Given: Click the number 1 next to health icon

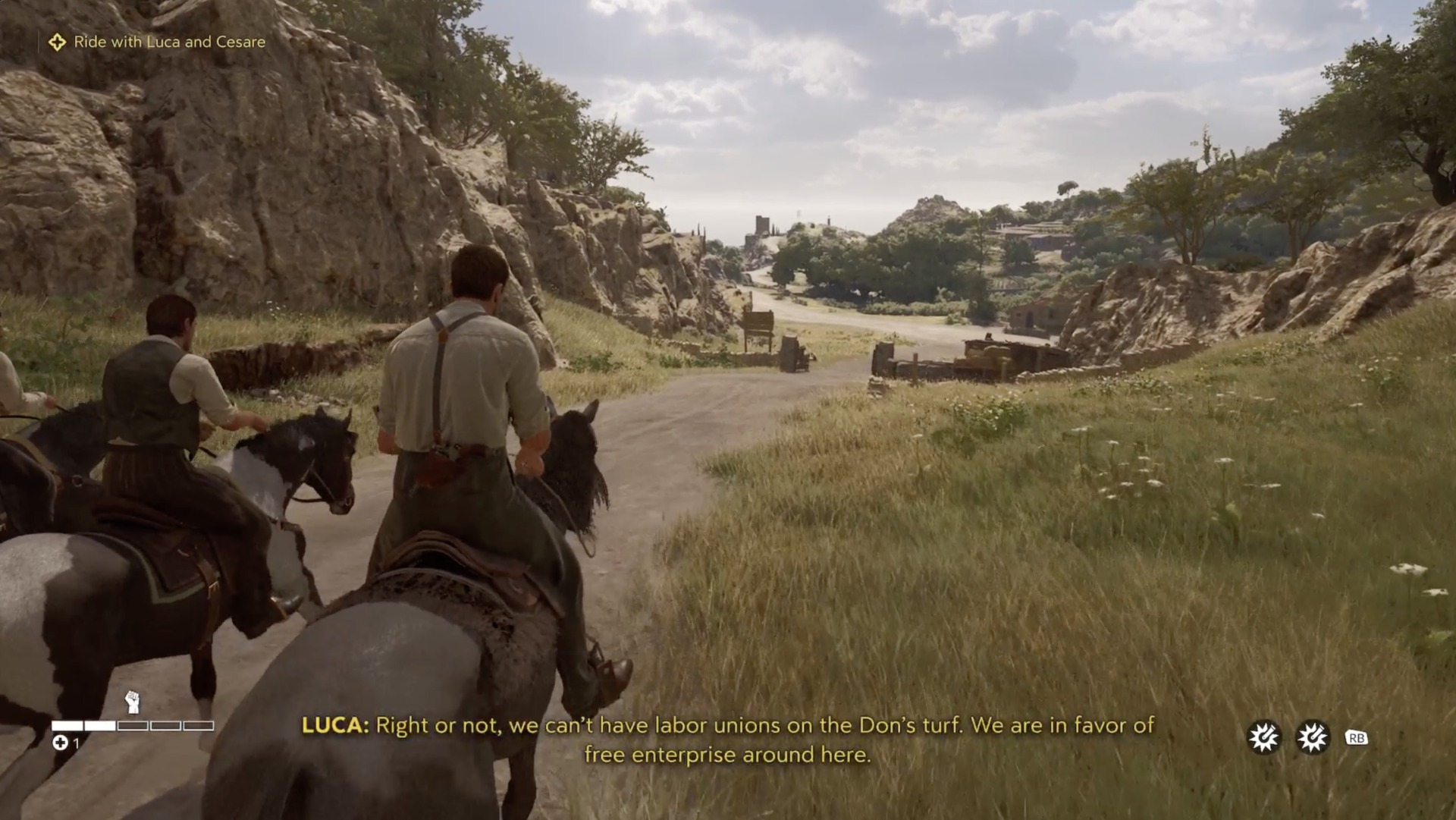Looking at the screenshot, I should [x=77, y=743].
